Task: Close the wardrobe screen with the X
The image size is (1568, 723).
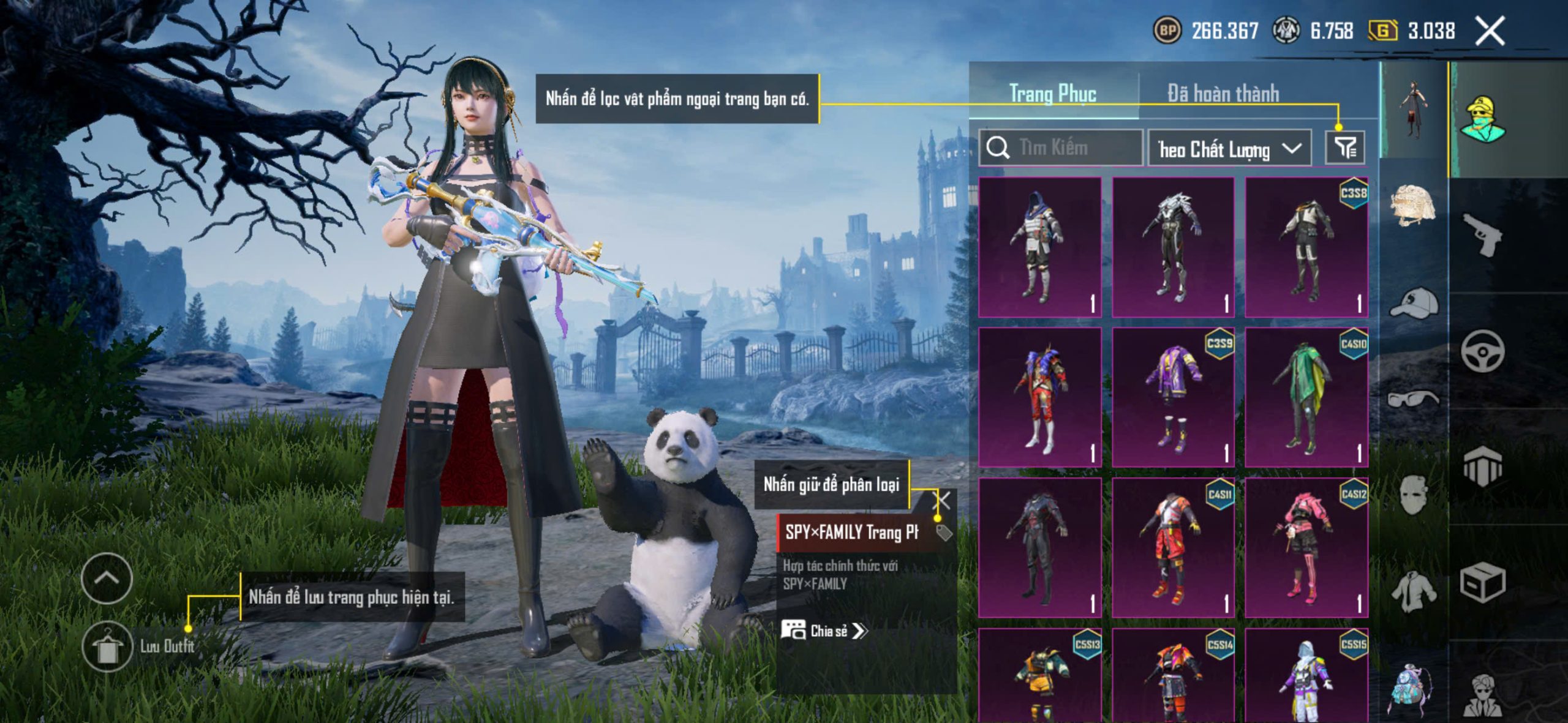Action: [x=1490, y=31]
